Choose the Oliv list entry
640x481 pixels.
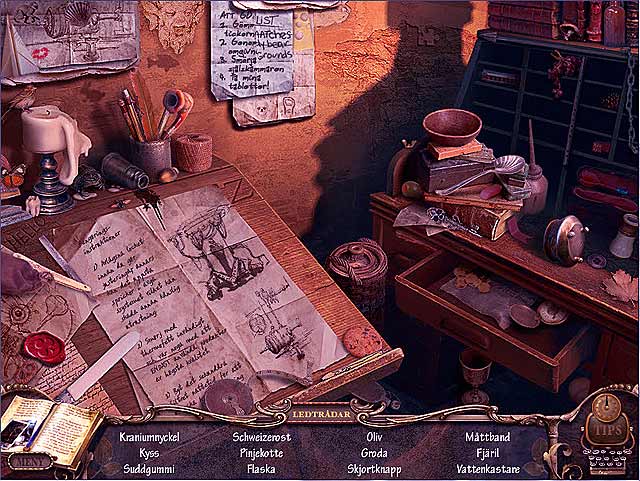[373, 438]
